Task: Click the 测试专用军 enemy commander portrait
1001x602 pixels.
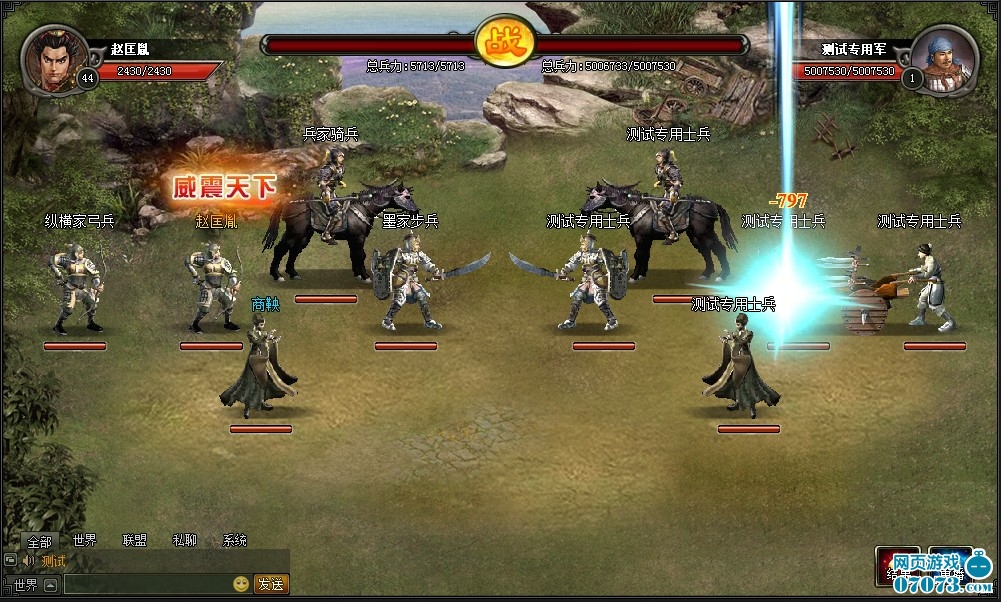Action: click(x=944, y=58)
